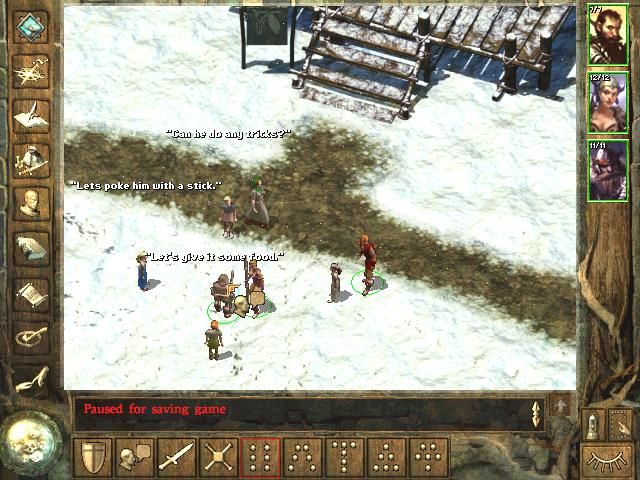Choose the talk action button
The width and height of the screenshot is (640, 480).
pos(134,458)
